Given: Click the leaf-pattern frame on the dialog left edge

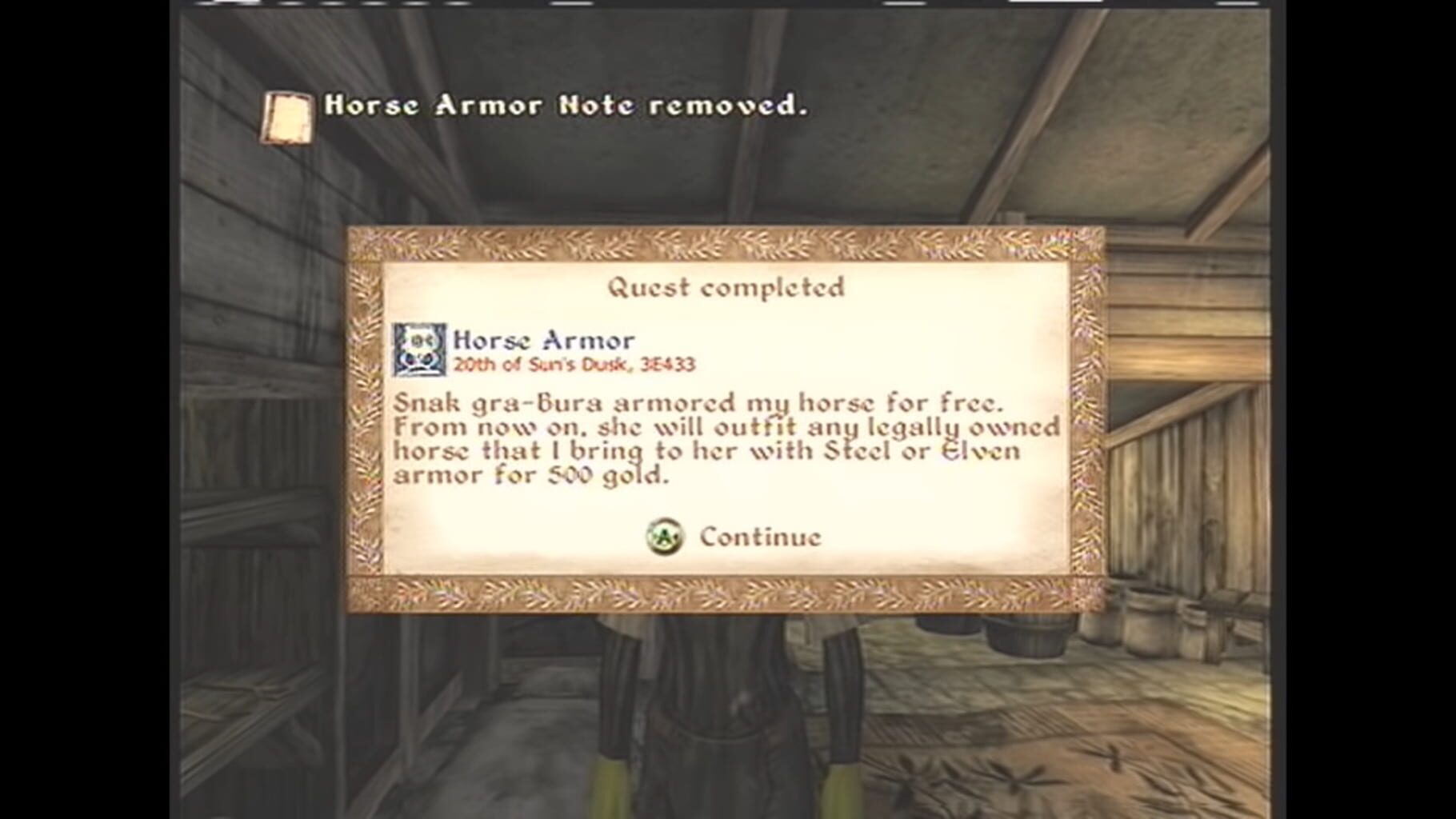Looking at the screenshot, I should (x=368, y=416).
